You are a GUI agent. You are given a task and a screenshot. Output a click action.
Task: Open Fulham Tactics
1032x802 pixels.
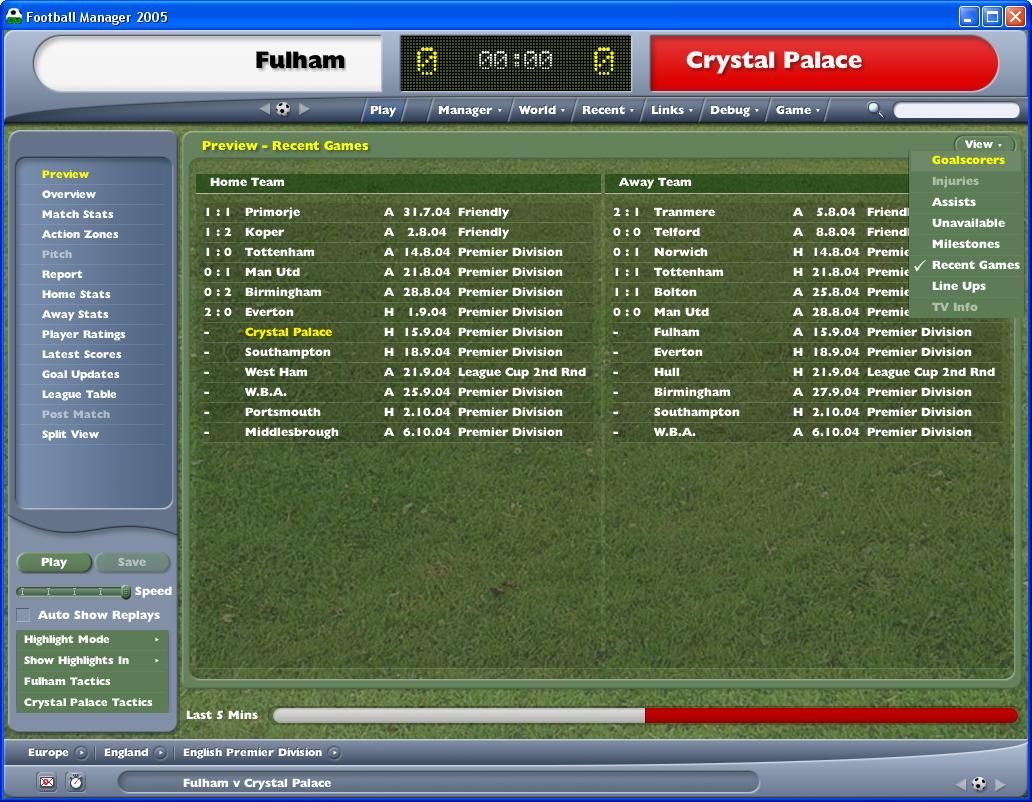(67, 681)
